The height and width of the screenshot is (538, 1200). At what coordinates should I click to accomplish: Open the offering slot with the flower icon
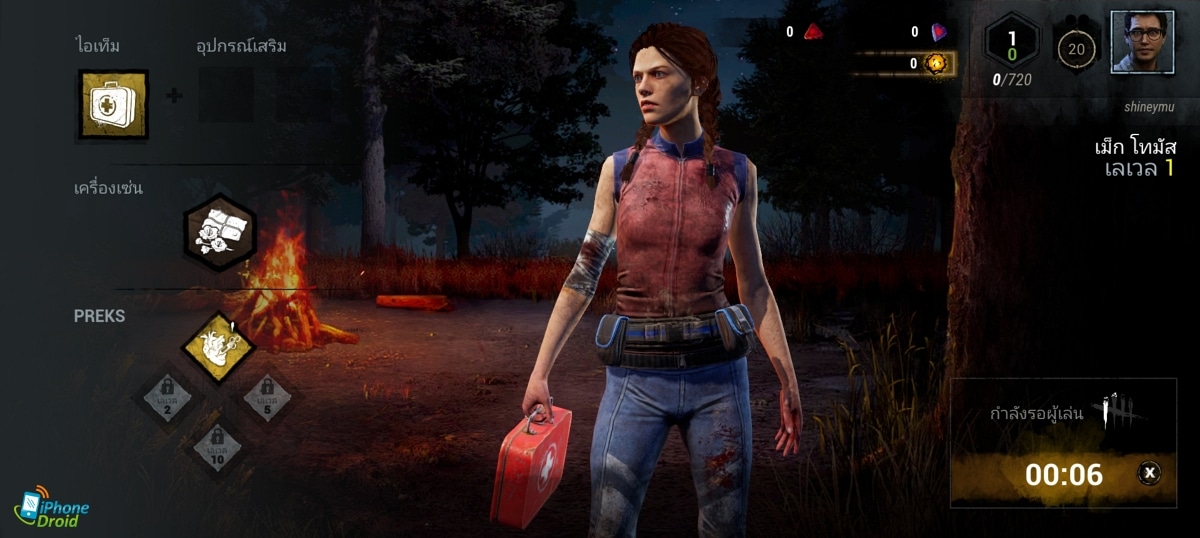click(220, 232)
